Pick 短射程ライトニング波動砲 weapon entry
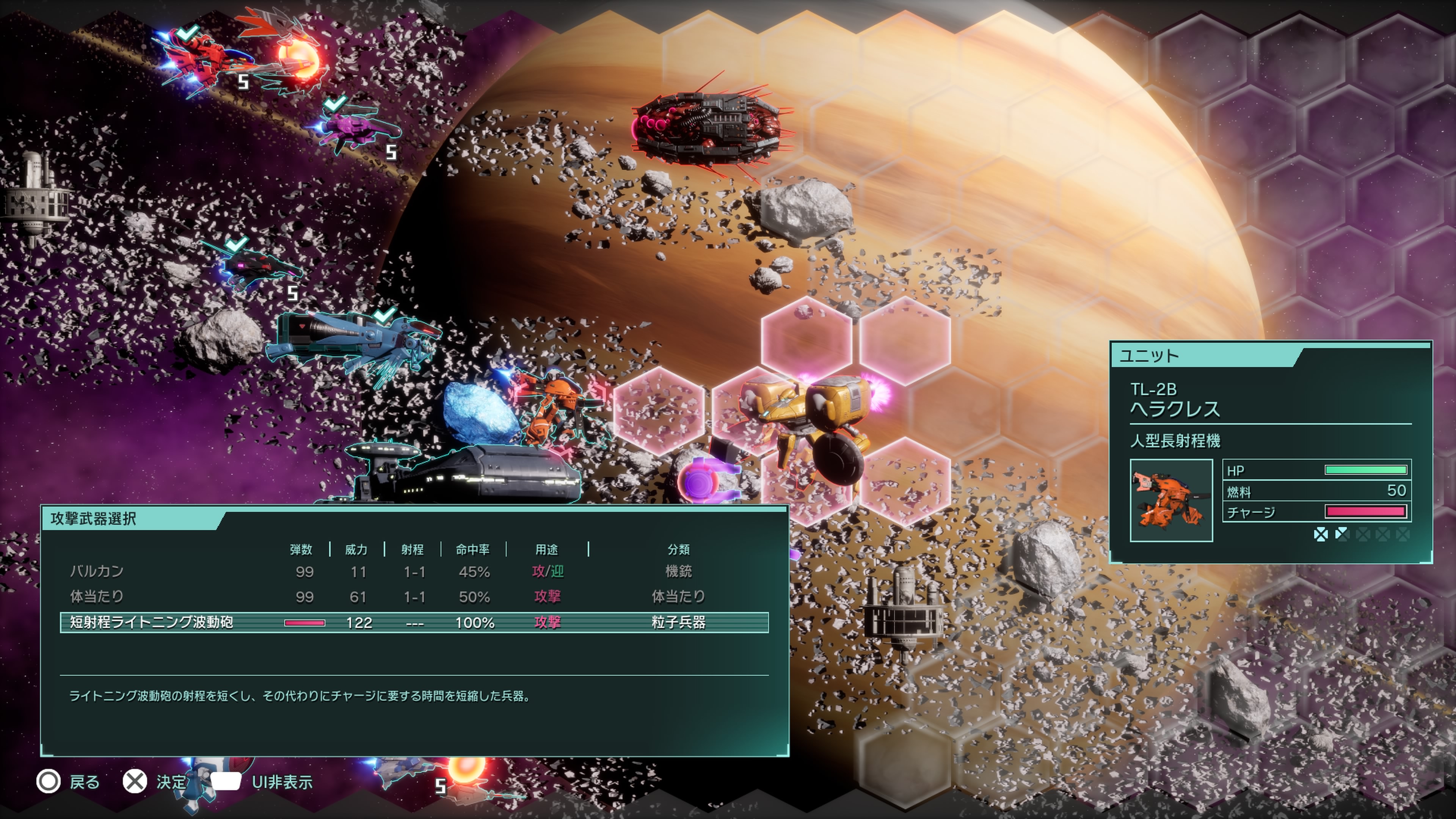 [x=152, y=622]
